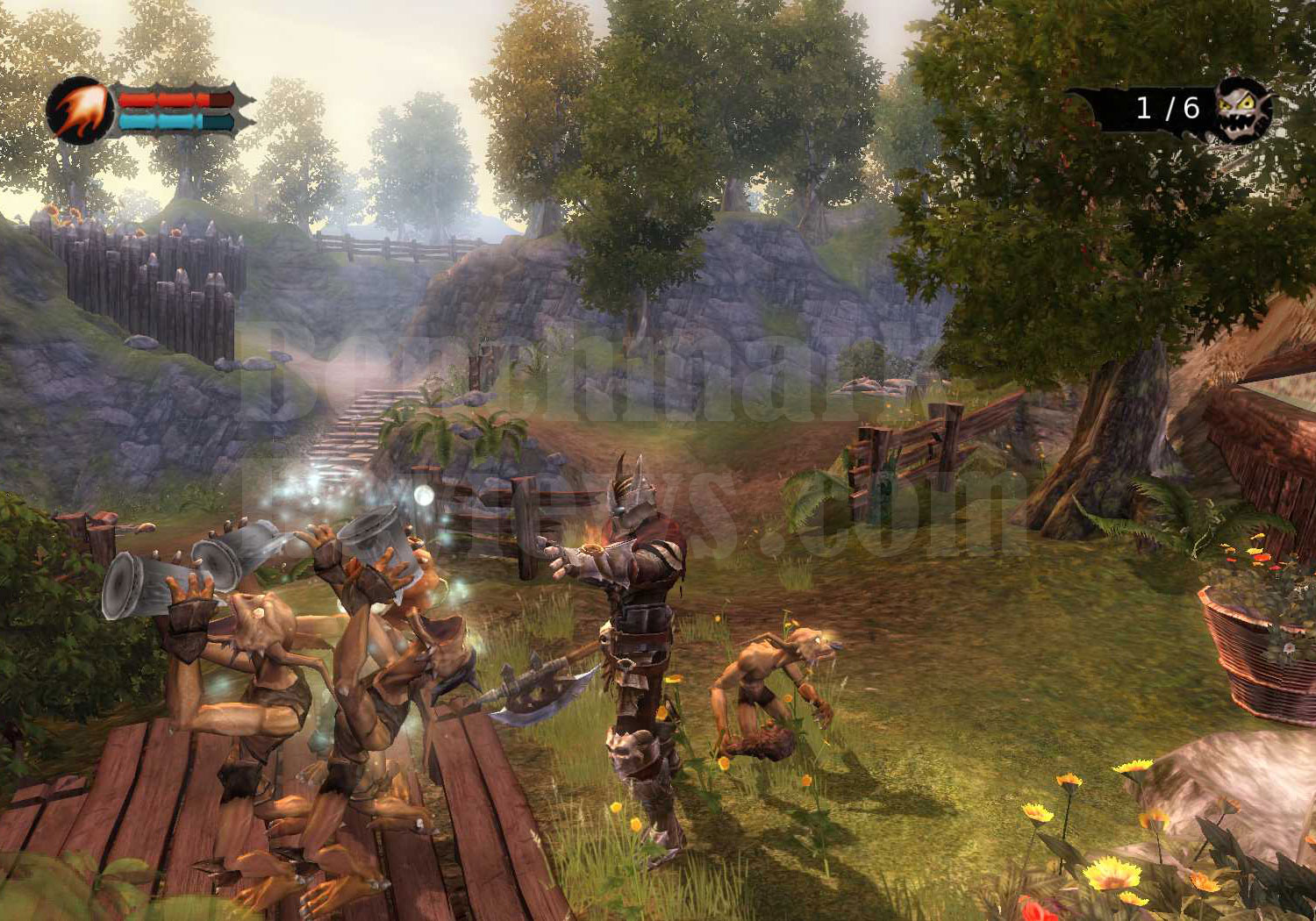The image size is (1316, 921).
Task: Select the fireball spell icon
Action: [x=79, y=111]
